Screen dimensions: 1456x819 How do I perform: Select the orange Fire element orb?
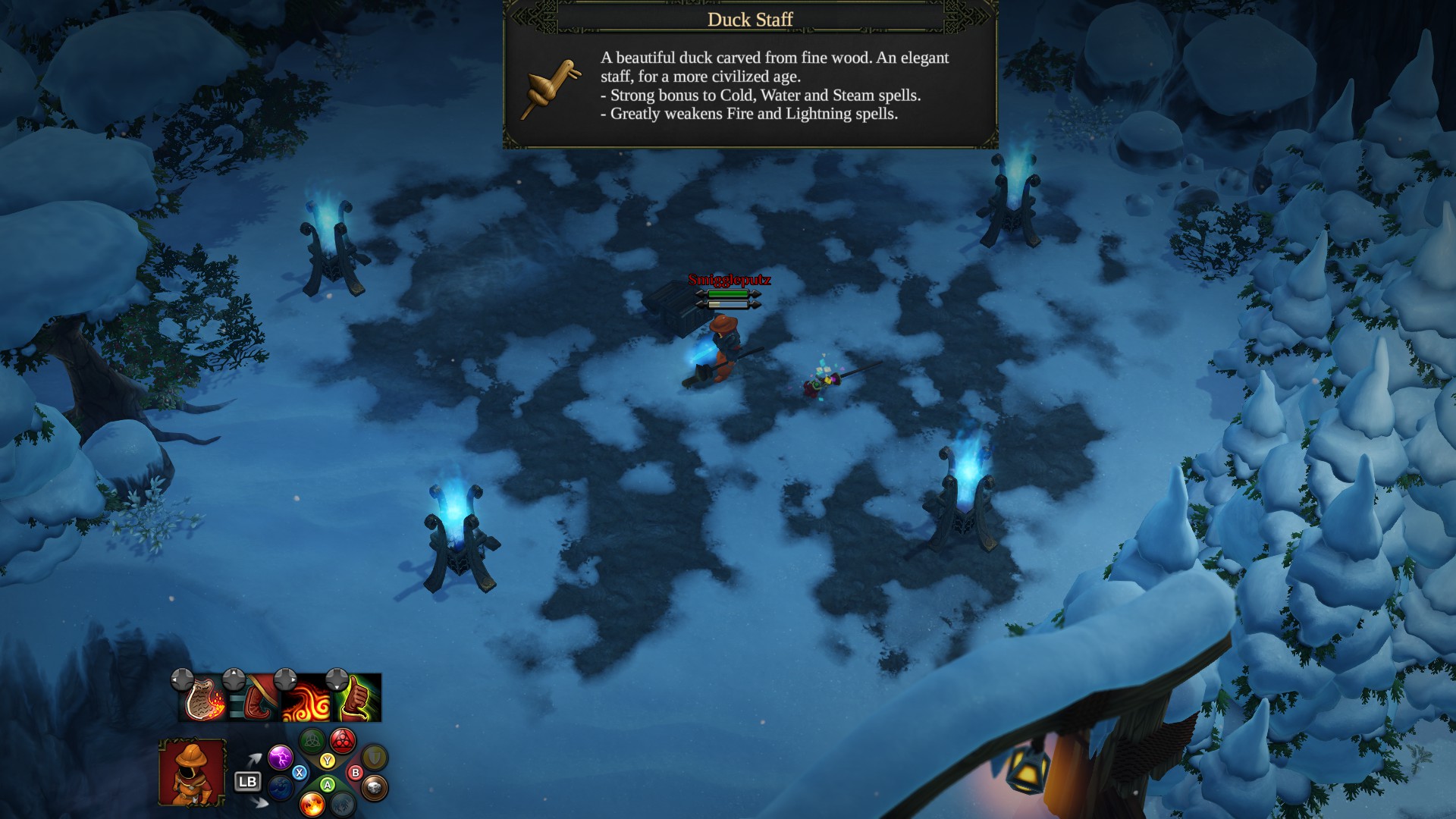click(312, 804)
